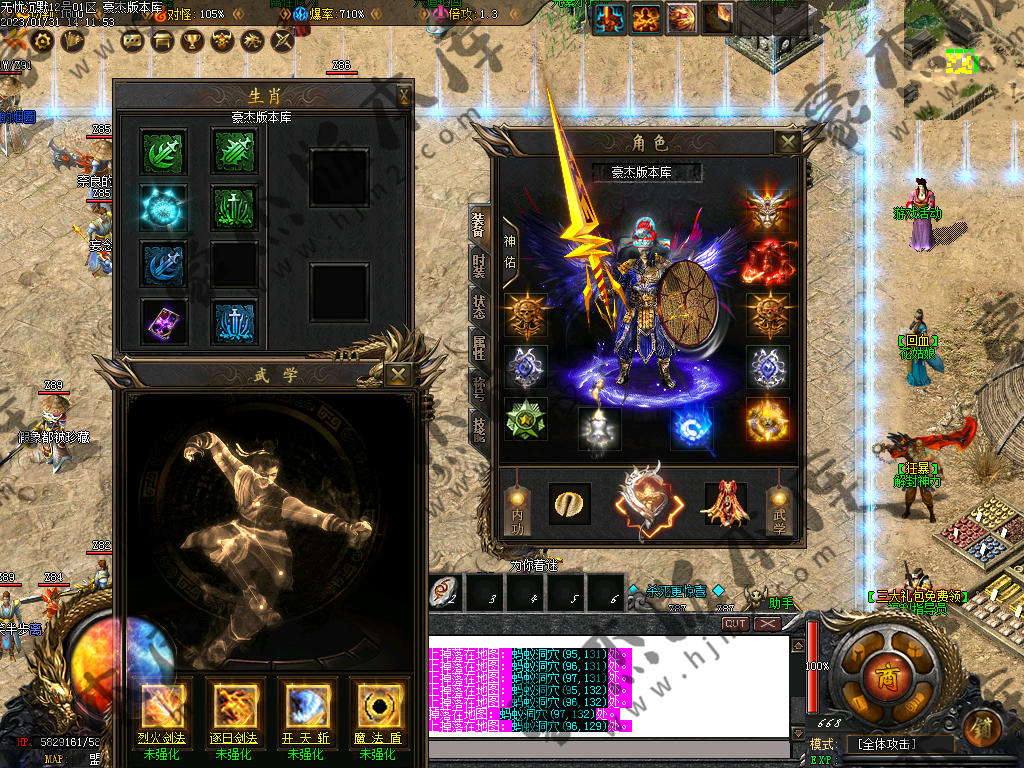Close the 武学 martial arts panel
This screenshot has width=1024, height=768.
pos(398,375)
